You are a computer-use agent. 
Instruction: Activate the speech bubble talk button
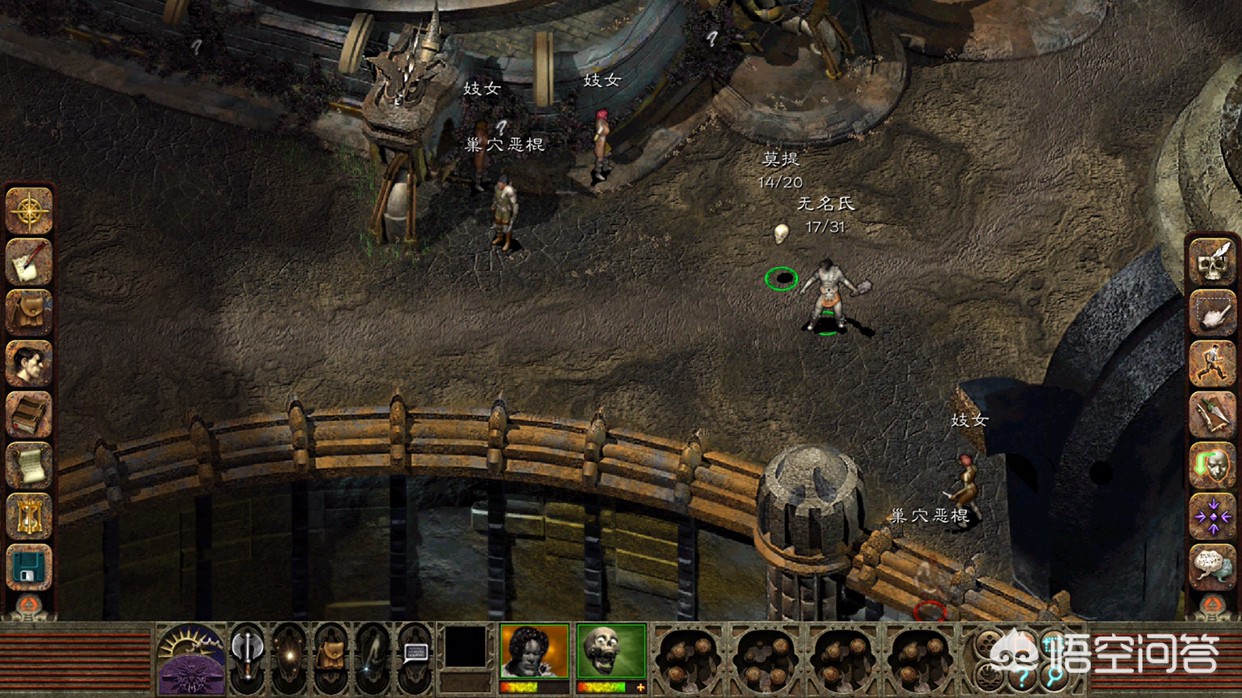click(x=414, y=656)
